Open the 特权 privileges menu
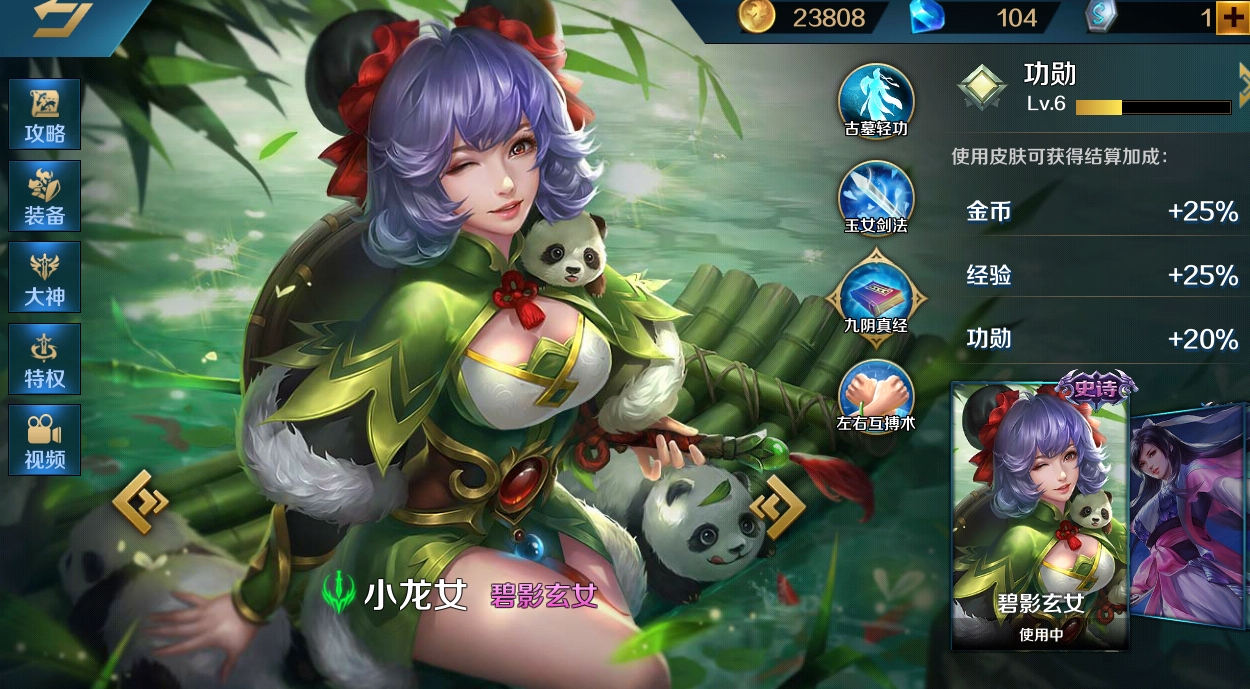 (x=45, y=358)
